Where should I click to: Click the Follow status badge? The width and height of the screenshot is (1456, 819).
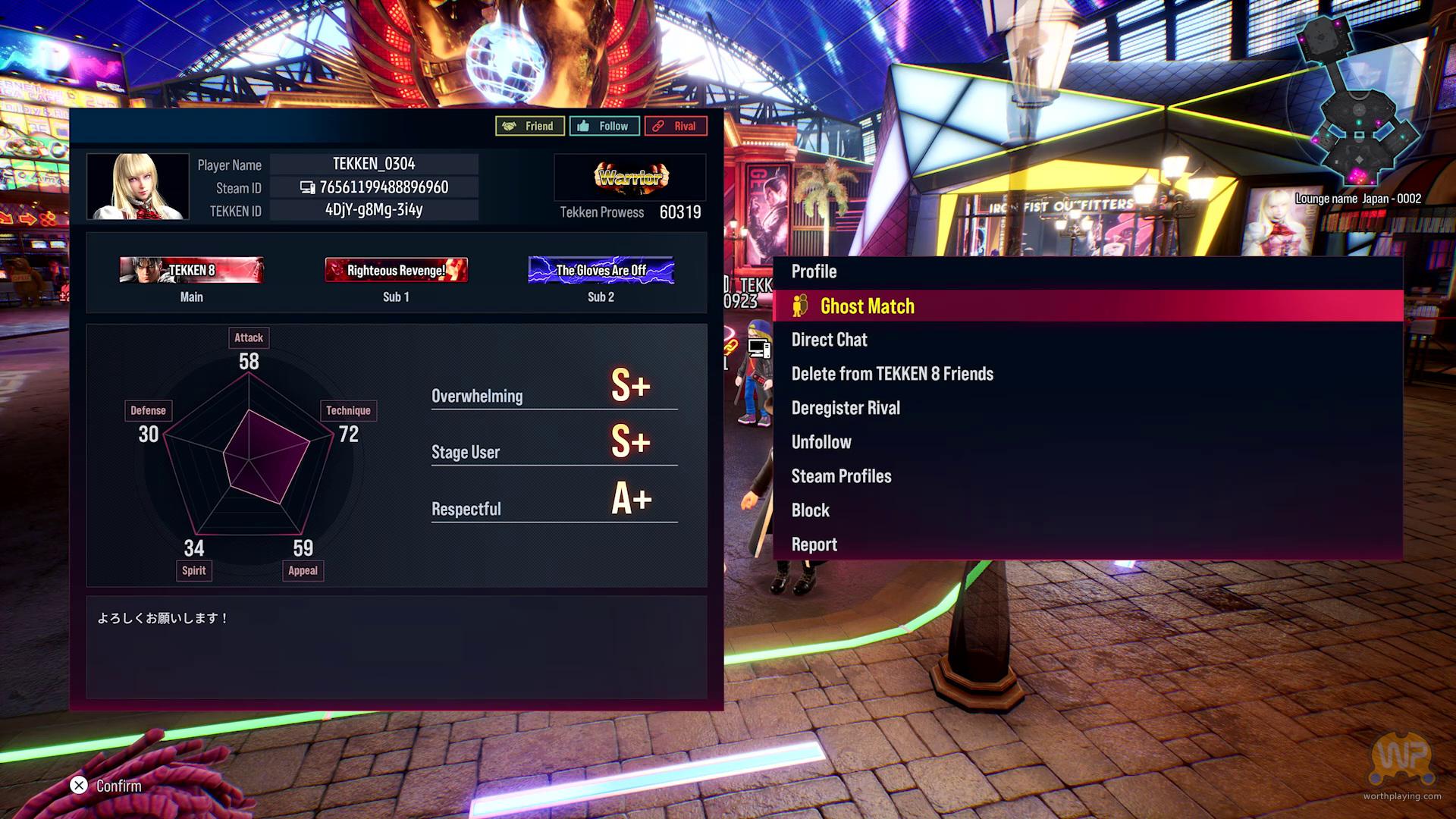[x=604, y=126]
